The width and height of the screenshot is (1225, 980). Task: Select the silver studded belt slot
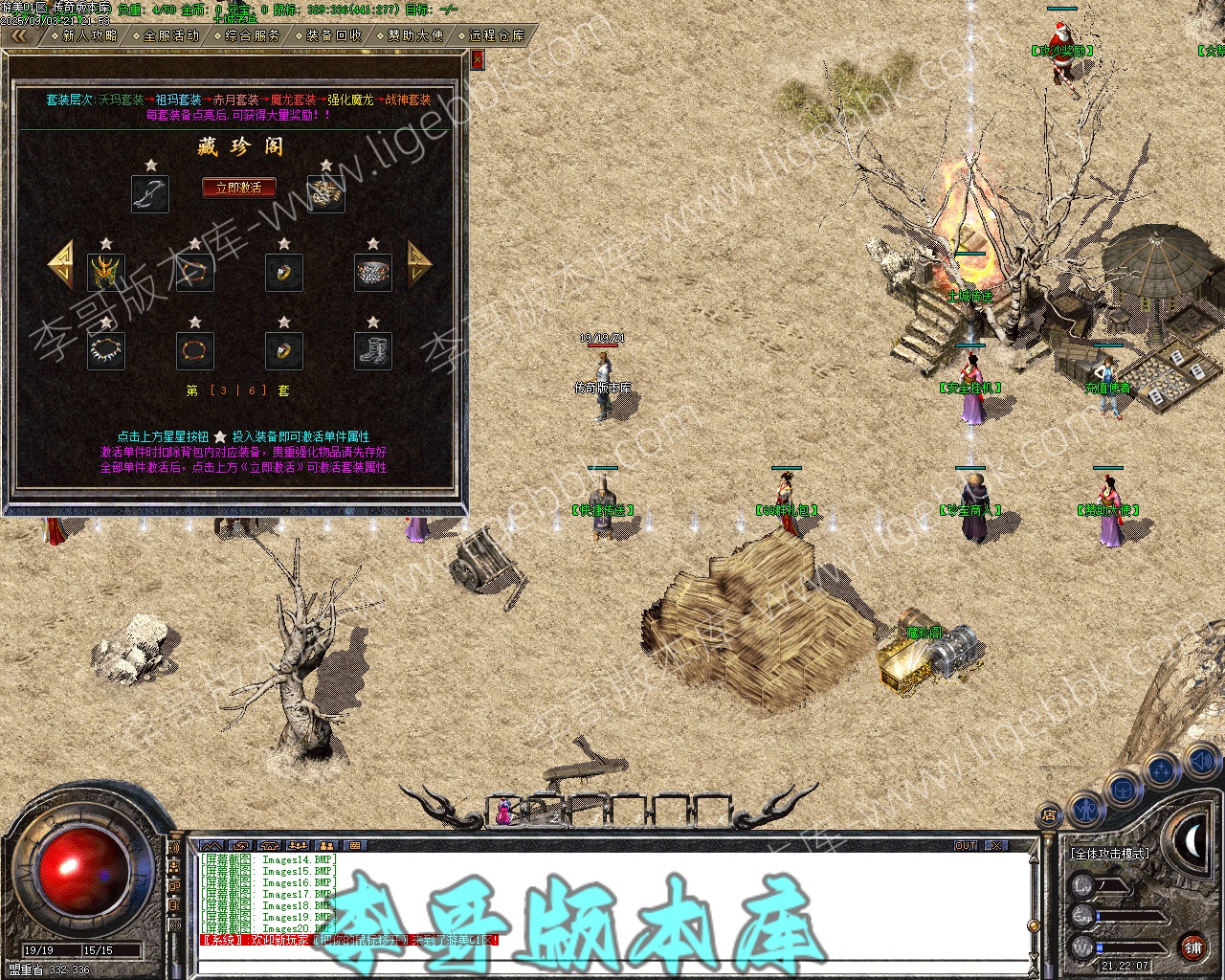point(373,273)
